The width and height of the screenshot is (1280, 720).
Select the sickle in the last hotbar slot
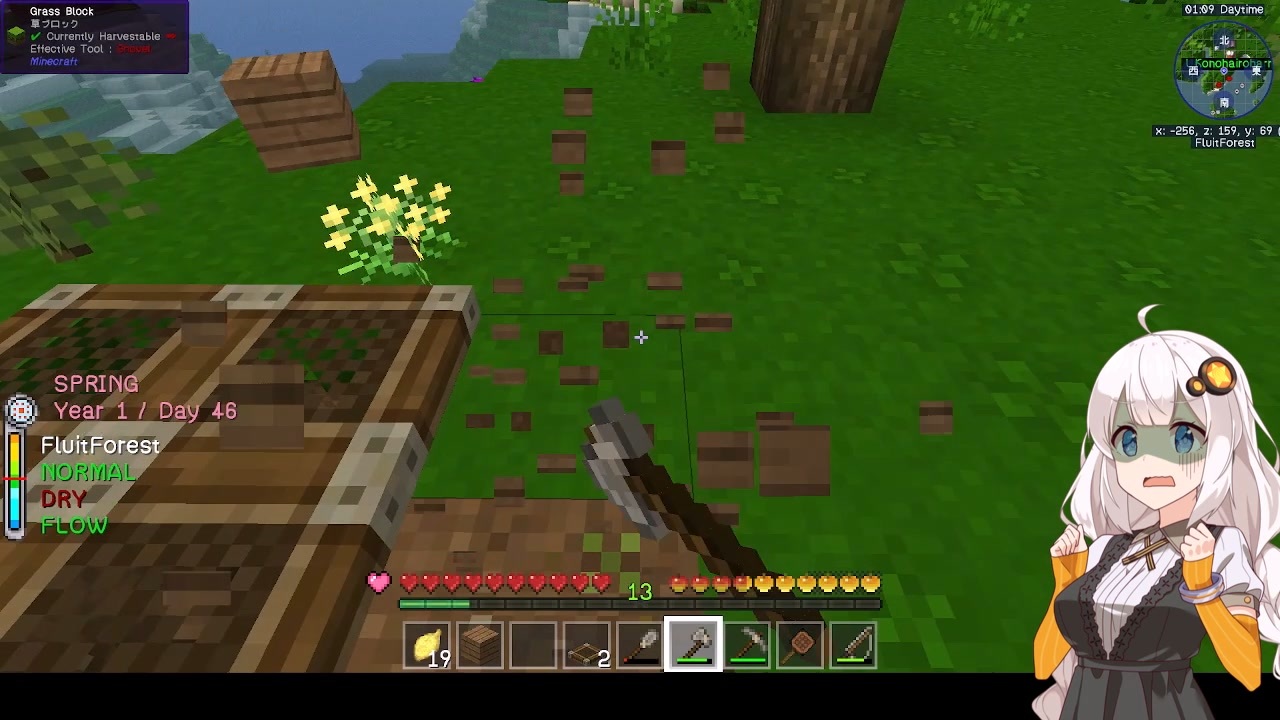point(853,645)
